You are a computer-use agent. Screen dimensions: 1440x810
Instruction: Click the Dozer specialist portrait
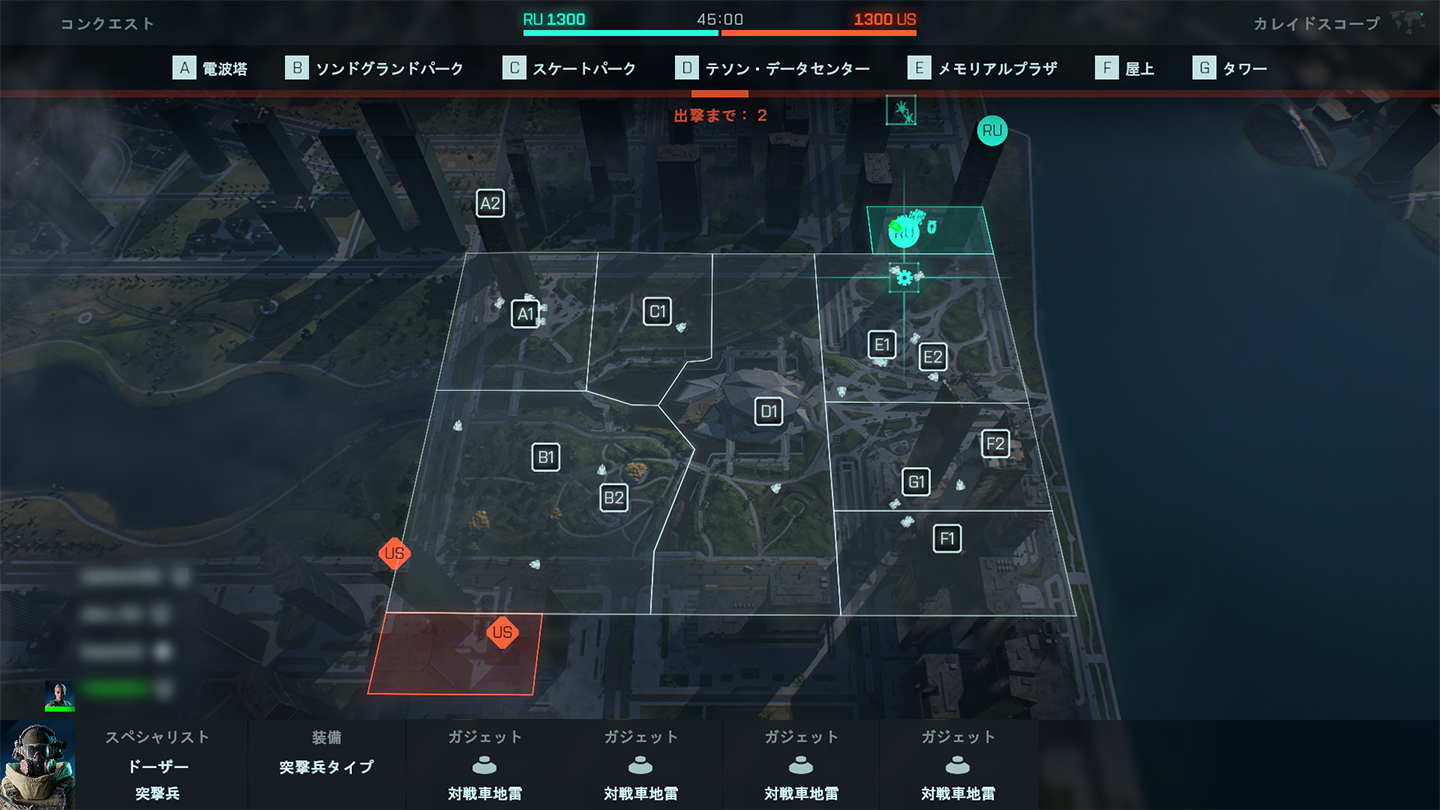[x=38, y=765]
